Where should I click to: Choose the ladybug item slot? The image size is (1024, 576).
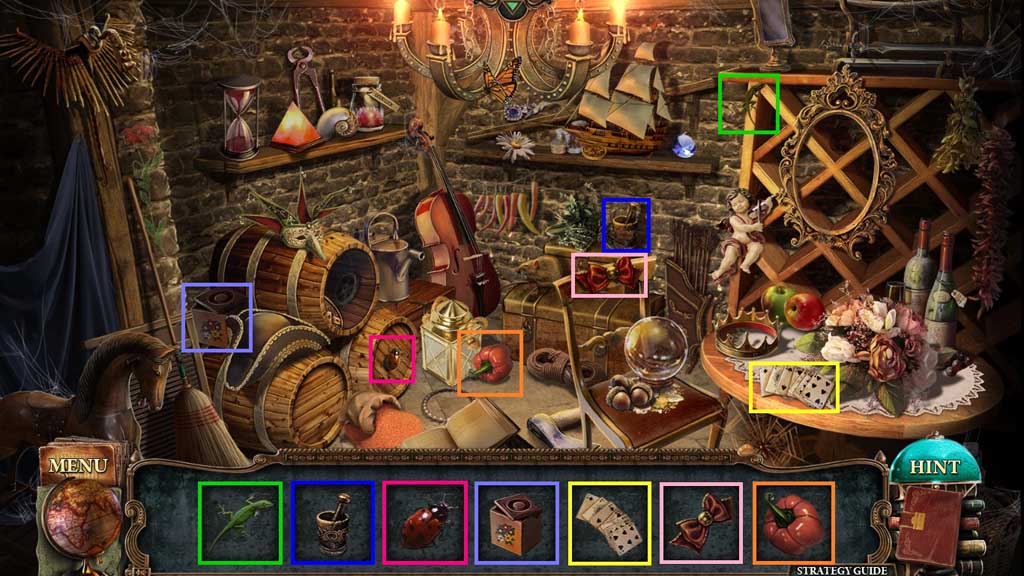pos(425,521)
